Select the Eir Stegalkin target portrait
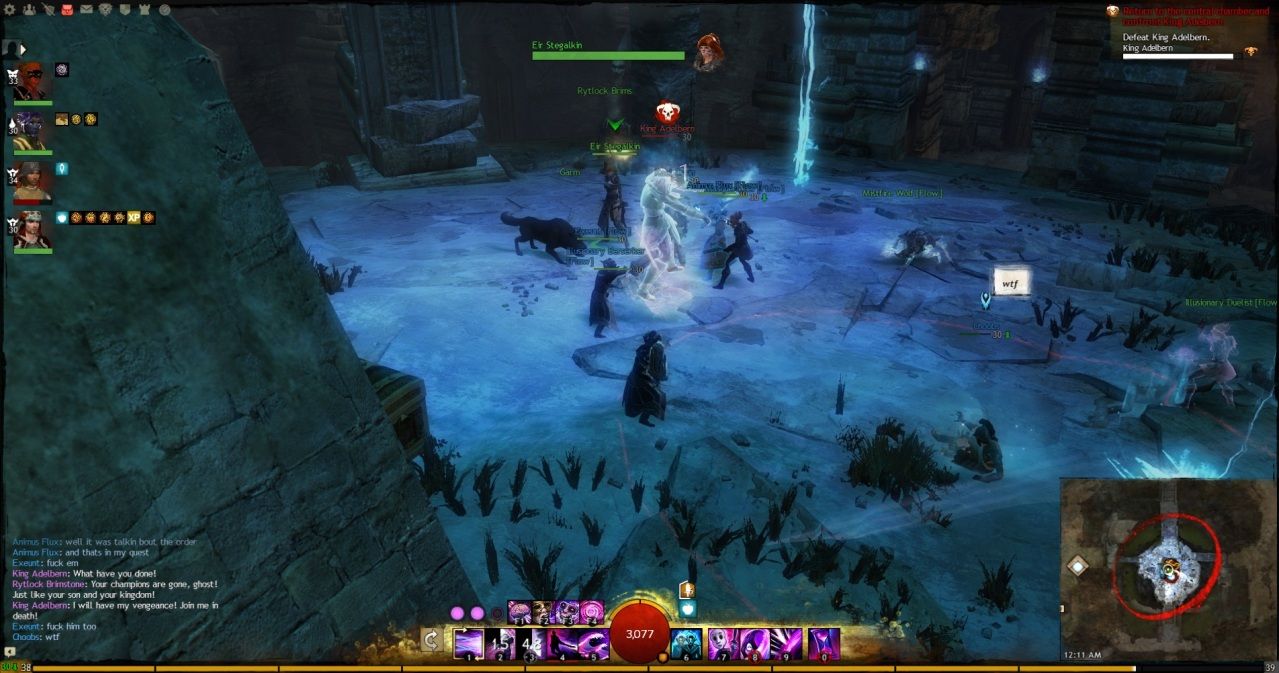The height and width of the screenshot is (673, 1279). point(709,52)
